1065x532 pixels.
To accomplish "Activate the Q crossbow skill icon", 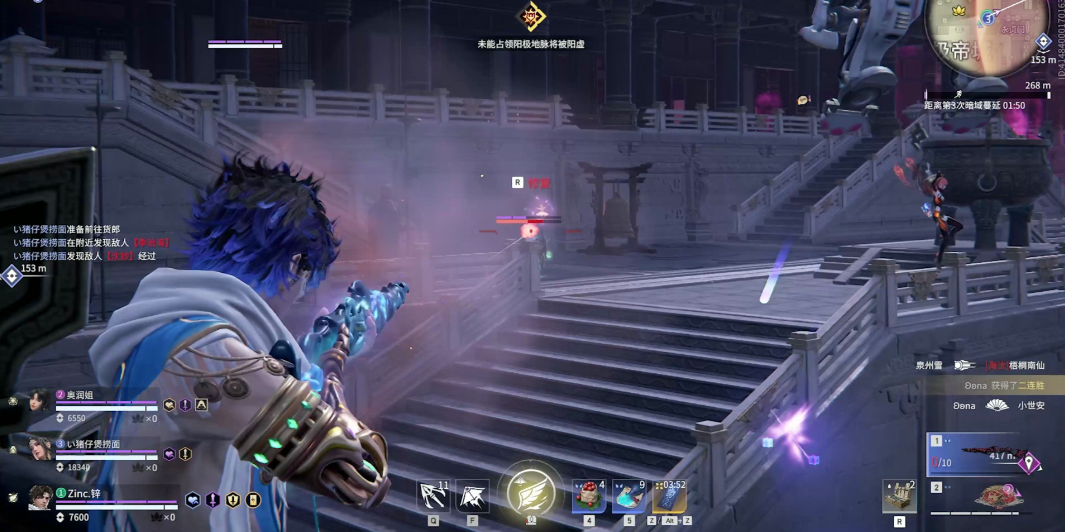I will 433,496.
